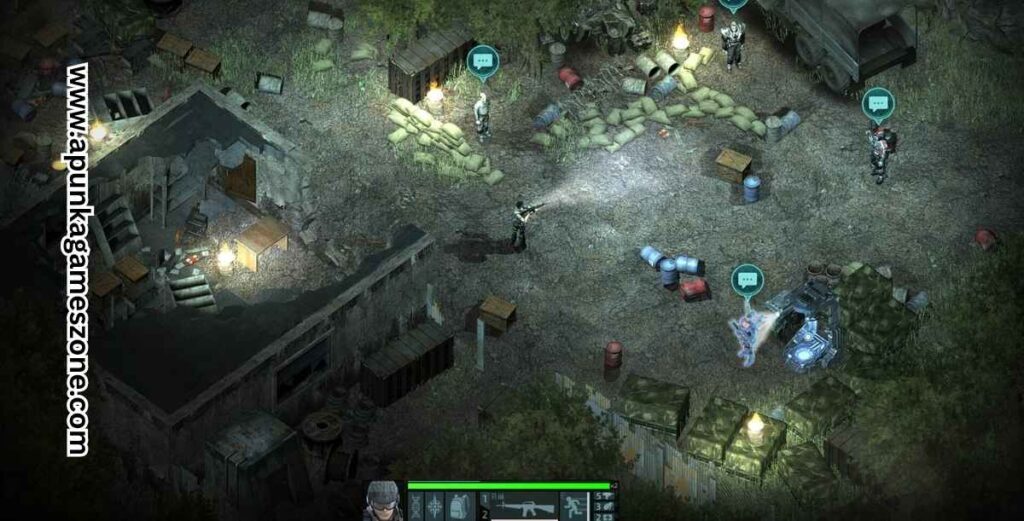Click the soldier portrait in the HUD
The height and width of the screenshot is (521, 1024).
(x=381, y=502)
